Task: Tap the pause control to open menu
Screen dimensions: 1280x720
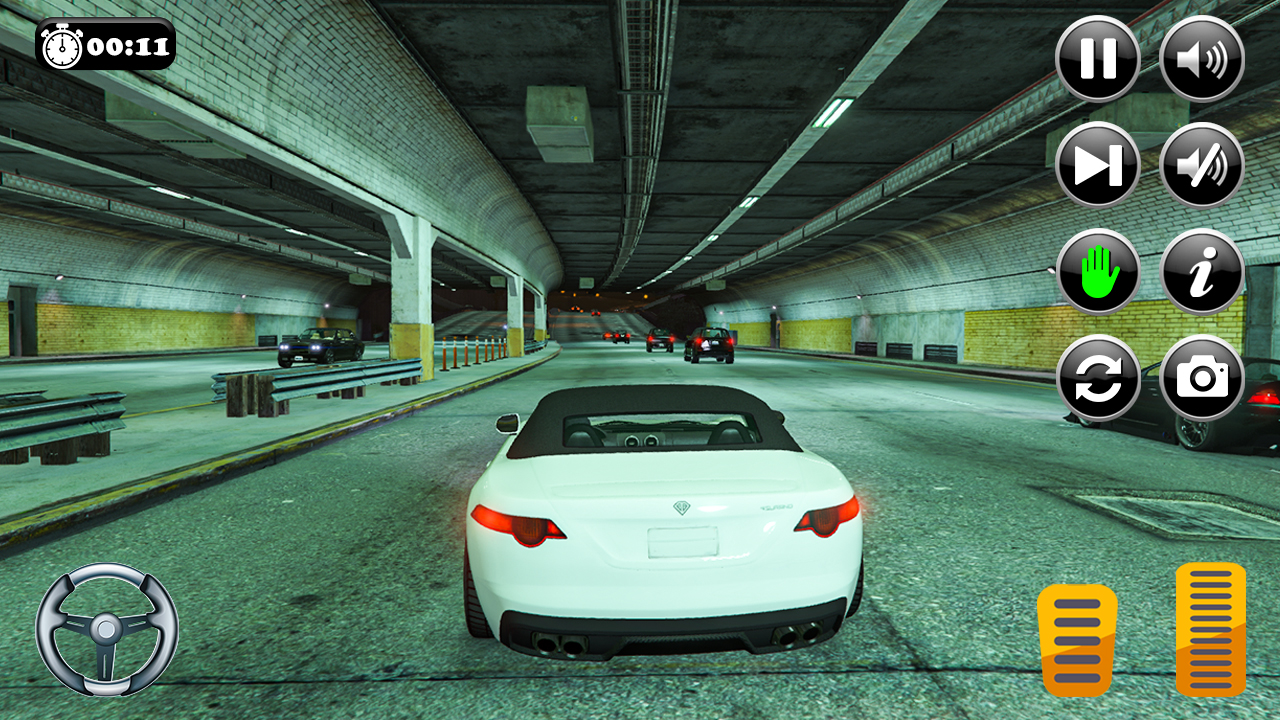Action: (1097, 59)
